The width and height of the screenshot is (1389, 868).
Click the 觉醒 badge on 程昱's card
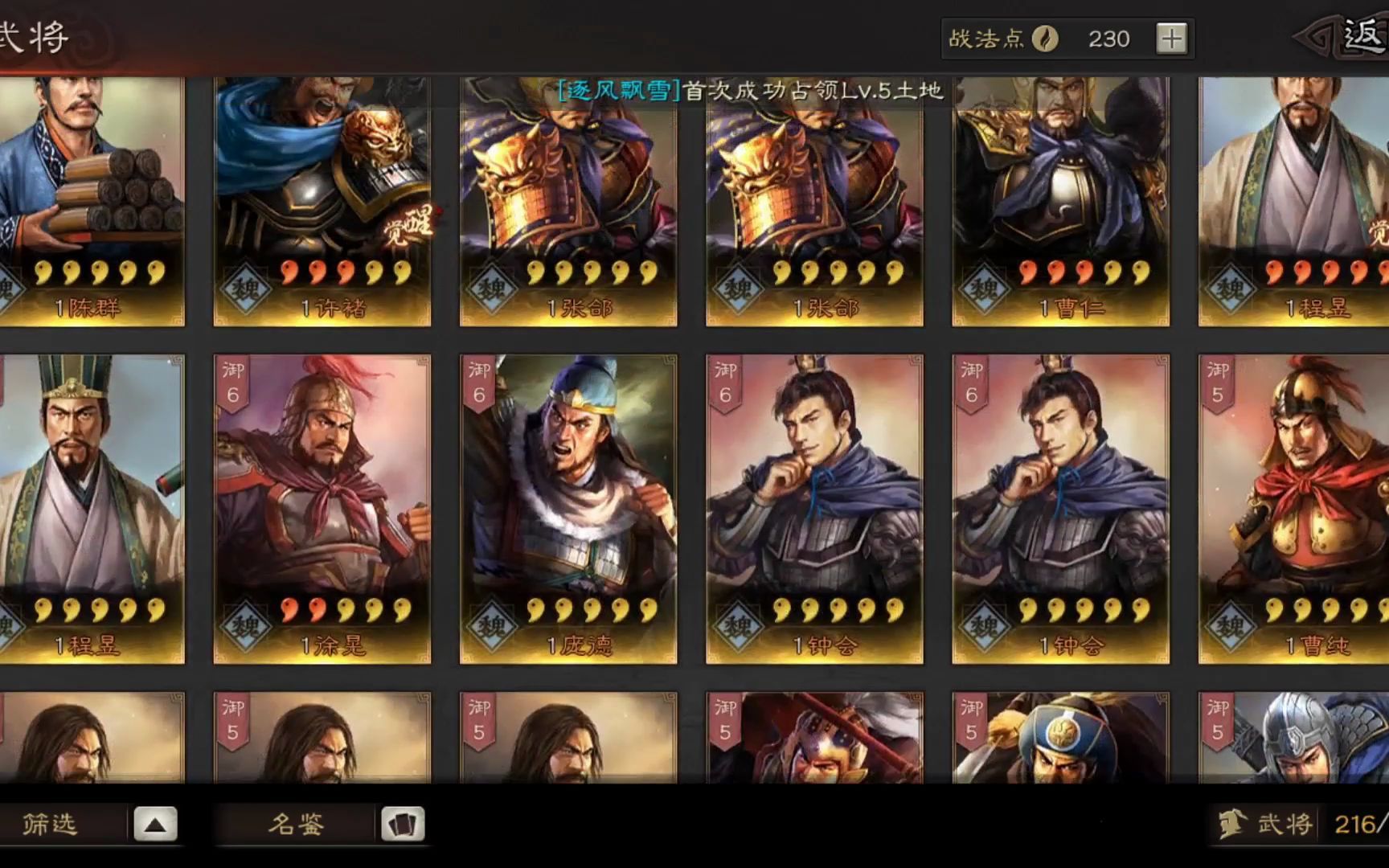coord(1379,231)
